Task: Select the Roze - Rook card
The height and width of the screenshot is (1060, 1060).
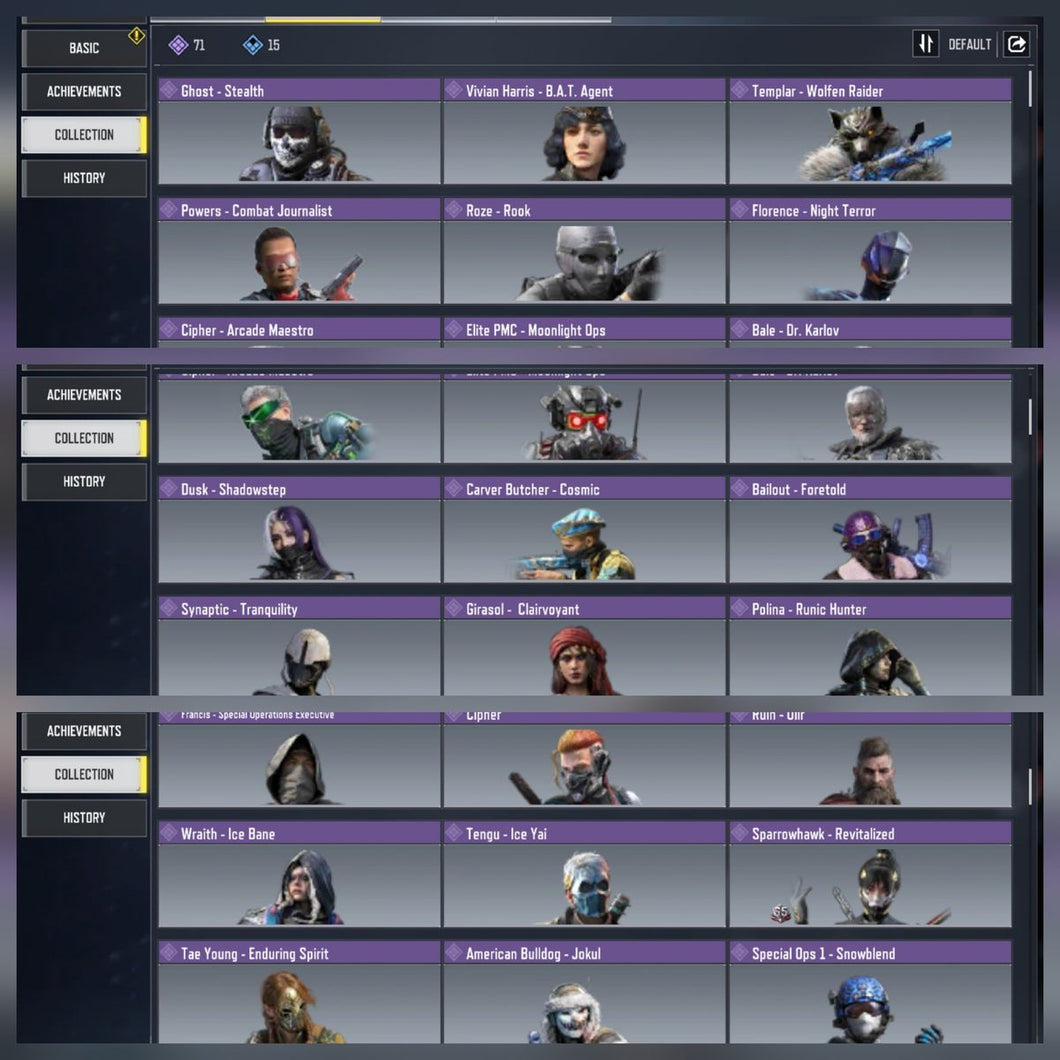Action: point(584,252)
